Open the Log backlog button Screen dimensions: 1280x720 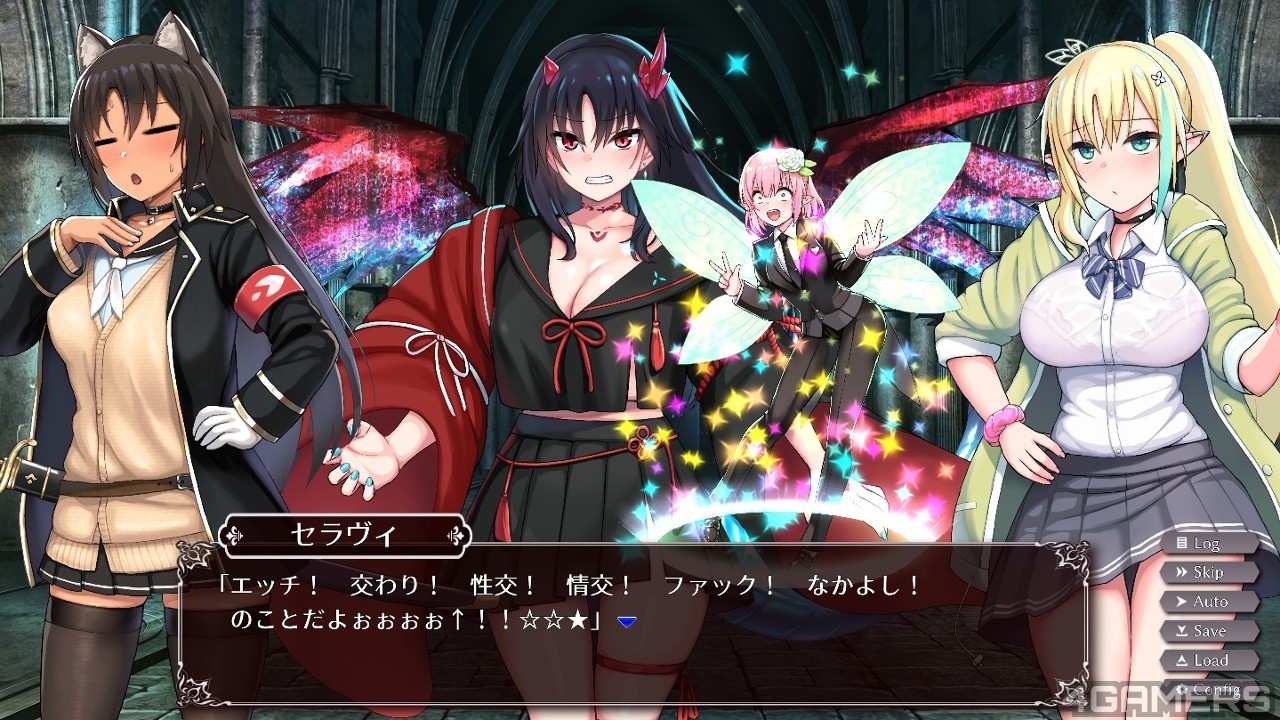(x=1207, y=543)
